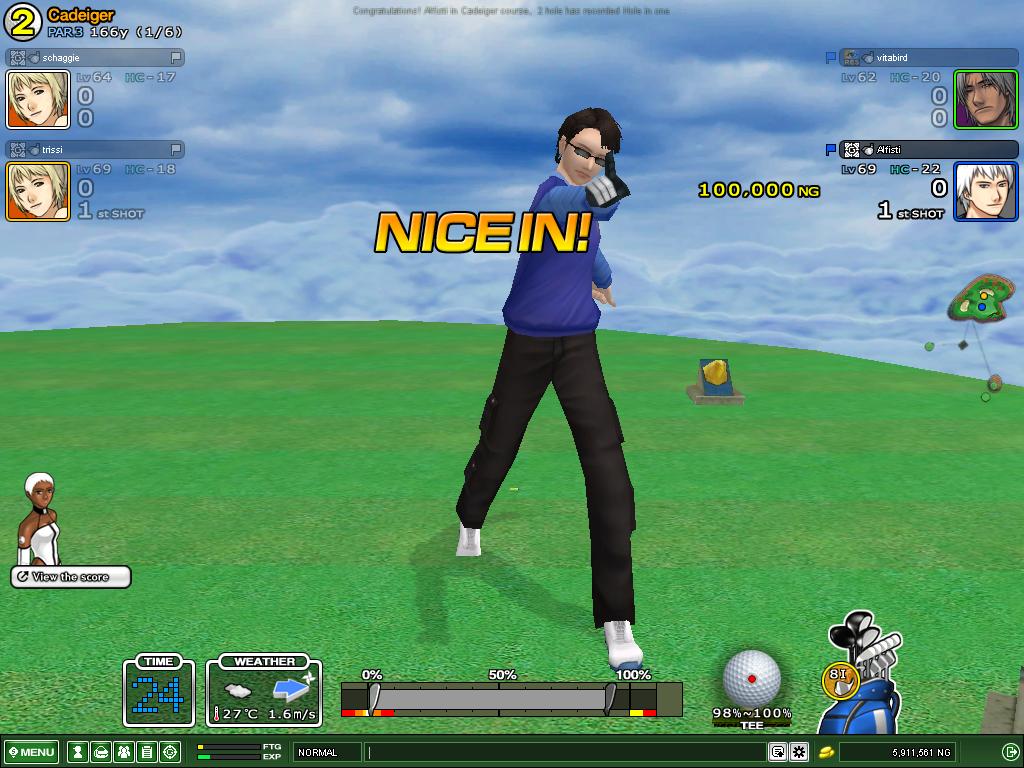This screenshot has width=1024, height=768.
Task: Click the caddie character icon
Action: click(x=41, y=518)
